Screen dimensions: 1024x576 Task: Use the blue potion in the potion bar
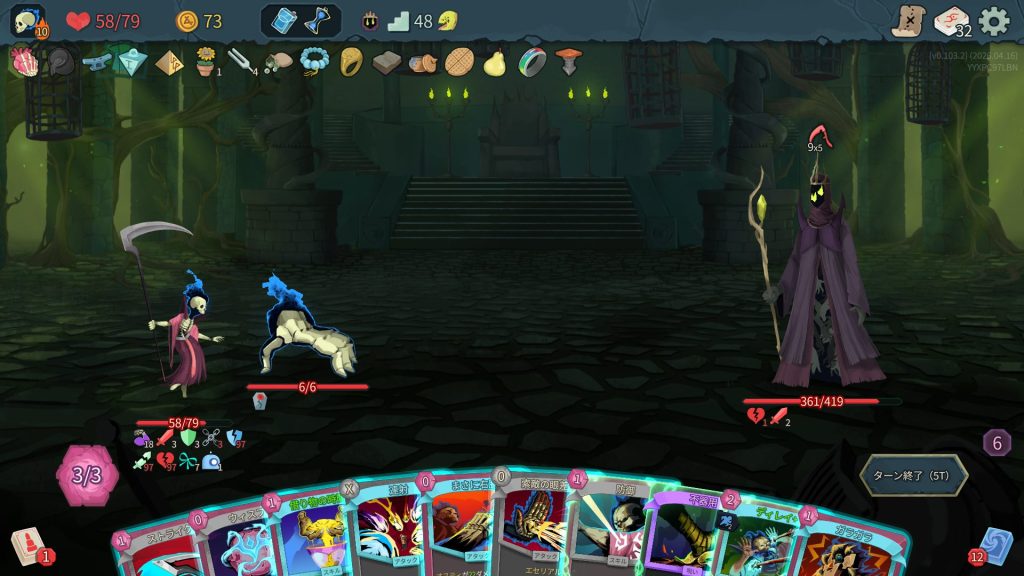[284, 21]
